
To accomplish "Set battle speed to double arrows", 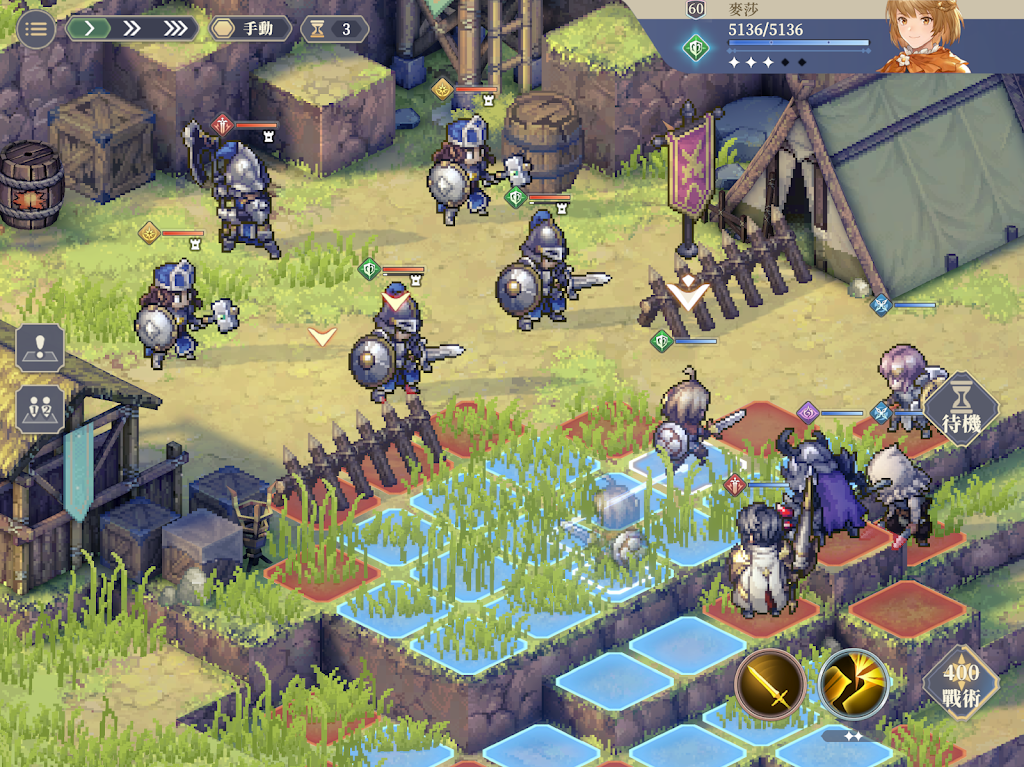I will (x=131, y=28).
